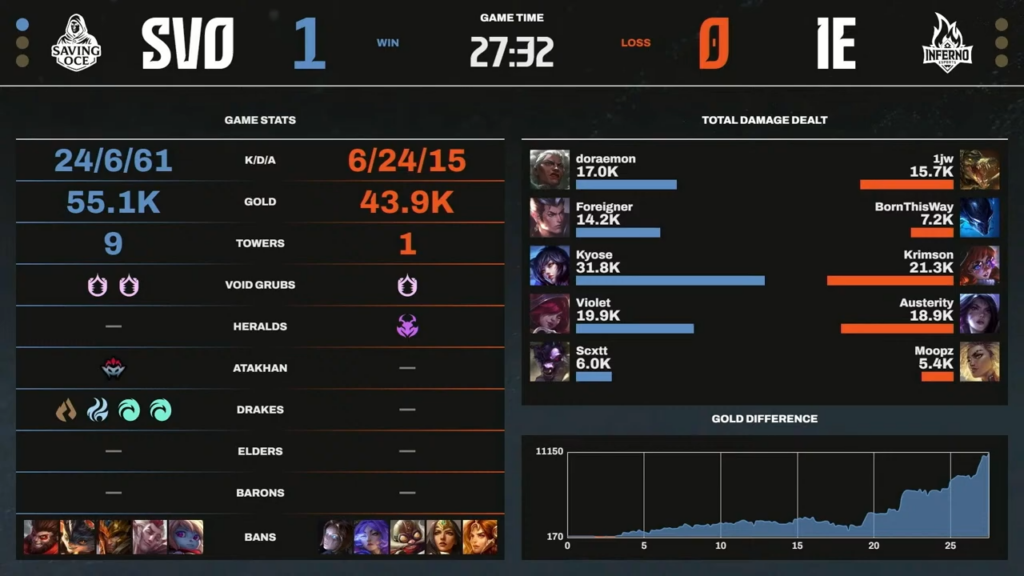The image size is (1024, 576).
Task: Select doraemon's champion portrait
Action: (x=549, y=169)
